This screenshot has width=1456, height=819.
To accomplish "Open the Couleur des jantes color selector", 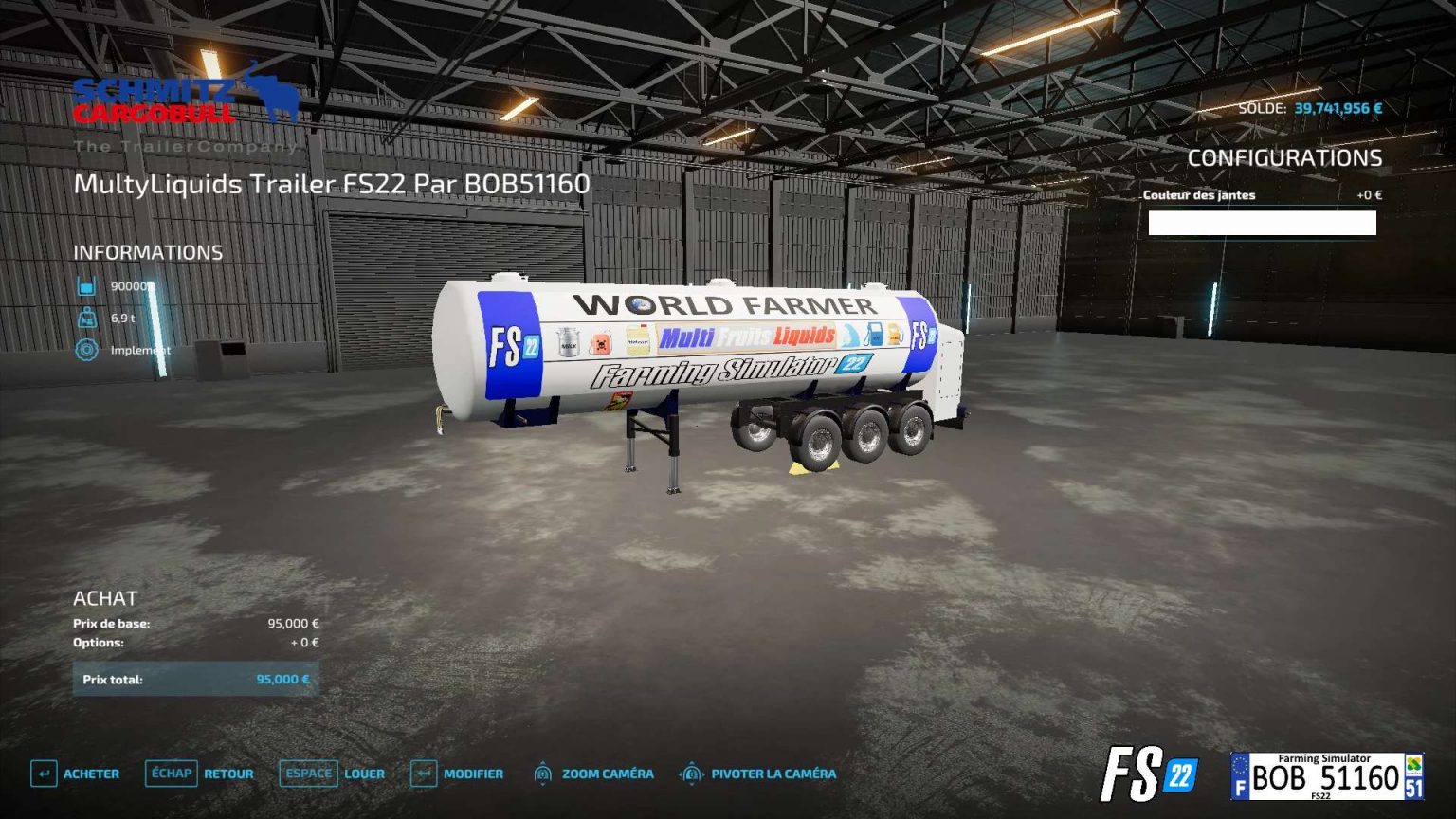I will click(1261, 225).
